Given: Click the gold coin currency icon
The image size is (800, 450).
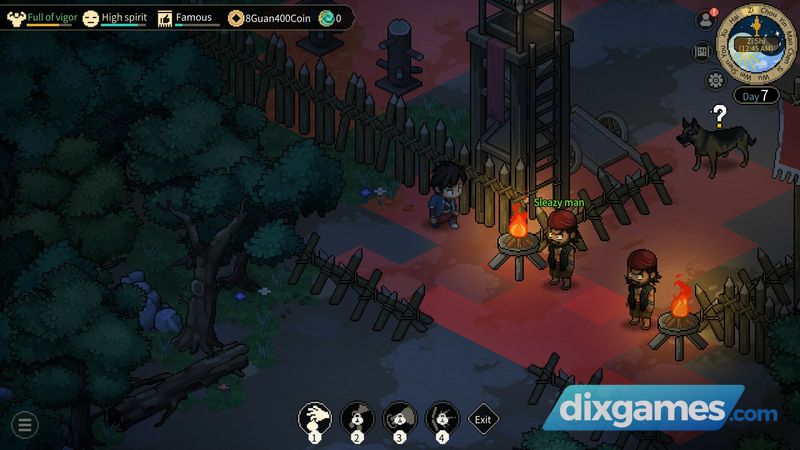Looking at the screenshot, I should (236, 18).
